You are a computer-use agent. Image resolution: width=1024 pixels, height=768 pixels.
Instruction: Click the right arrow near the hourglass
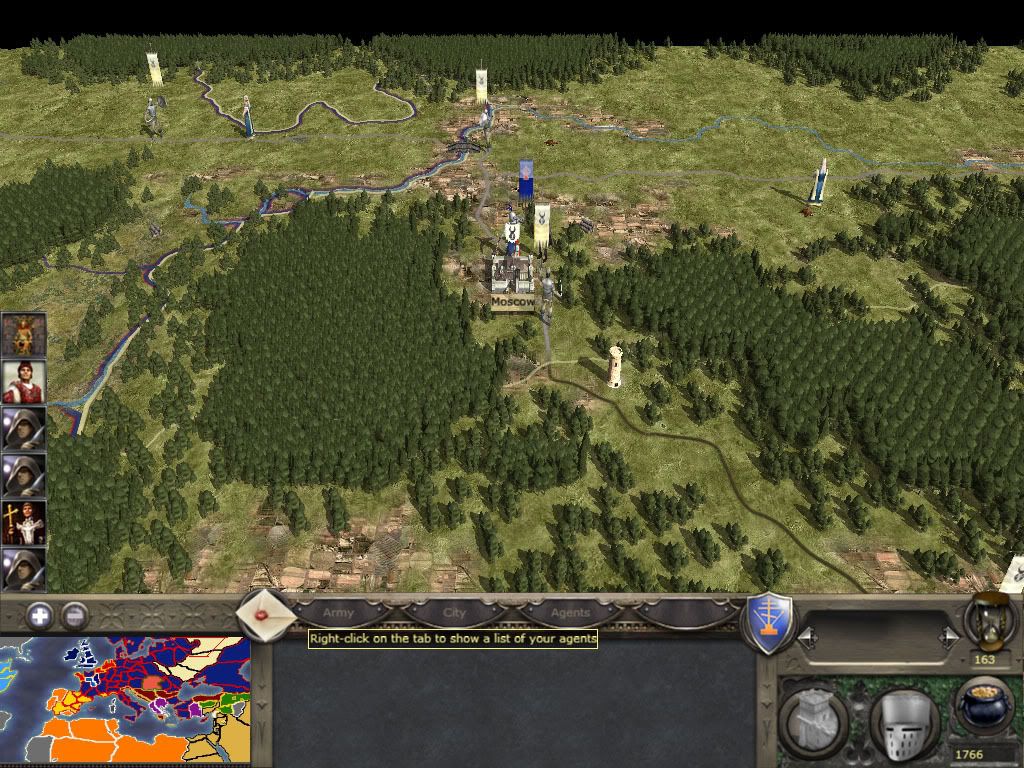(948, 637)
